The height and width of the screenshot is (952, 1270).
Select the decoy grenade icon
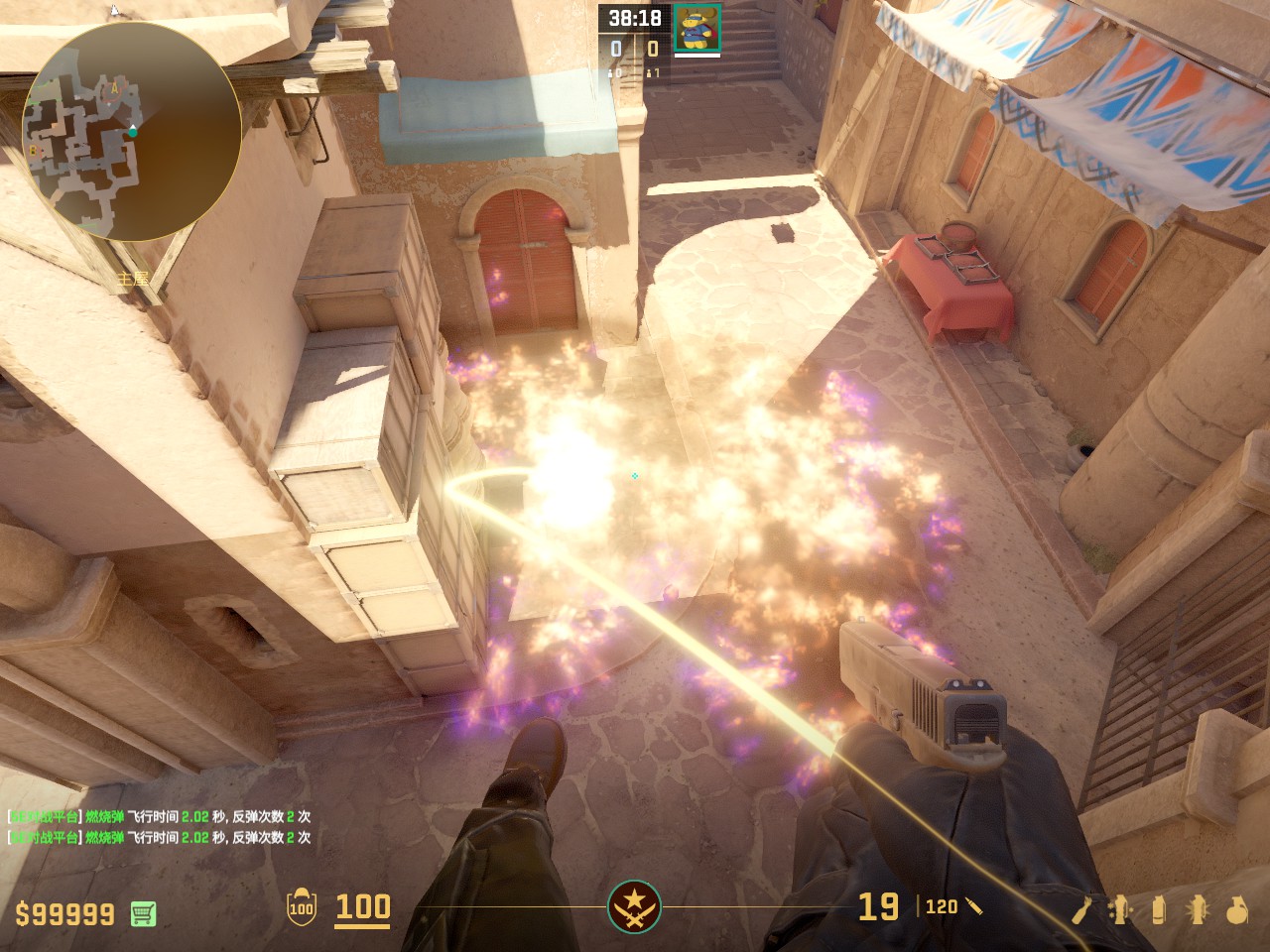pos(1120,909)
